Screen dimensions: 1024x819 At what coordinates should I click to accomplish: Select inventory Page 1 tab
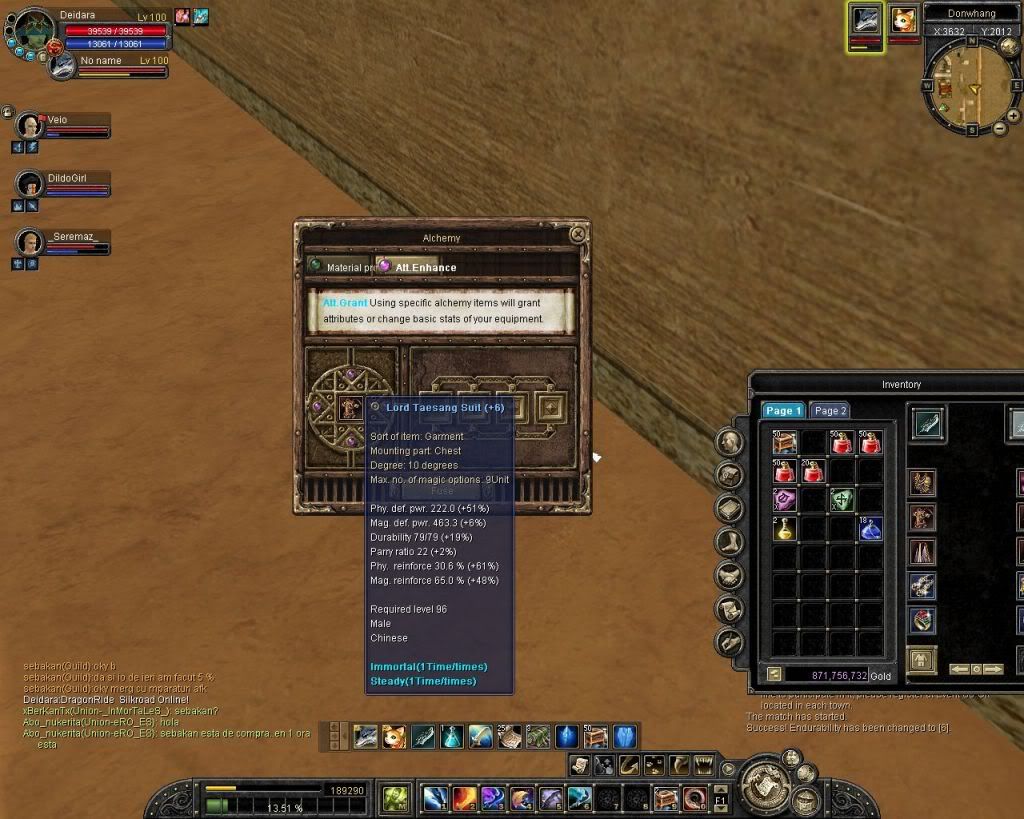[783, 411]
